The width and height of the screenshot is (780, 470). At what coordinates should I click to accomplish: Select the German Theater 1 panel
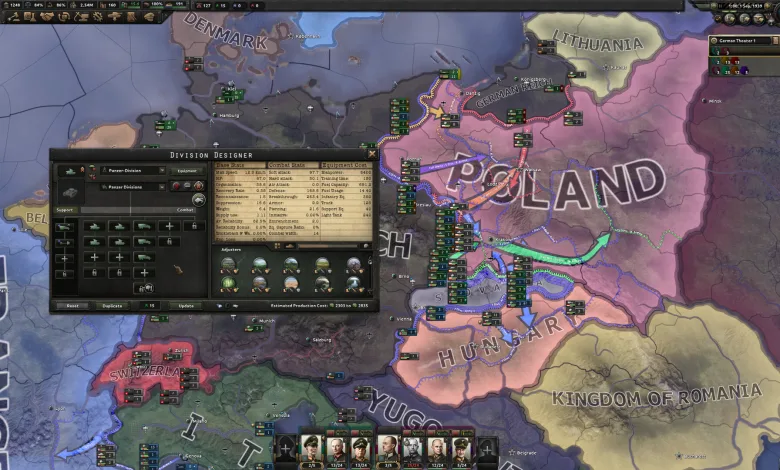(741, 41)
